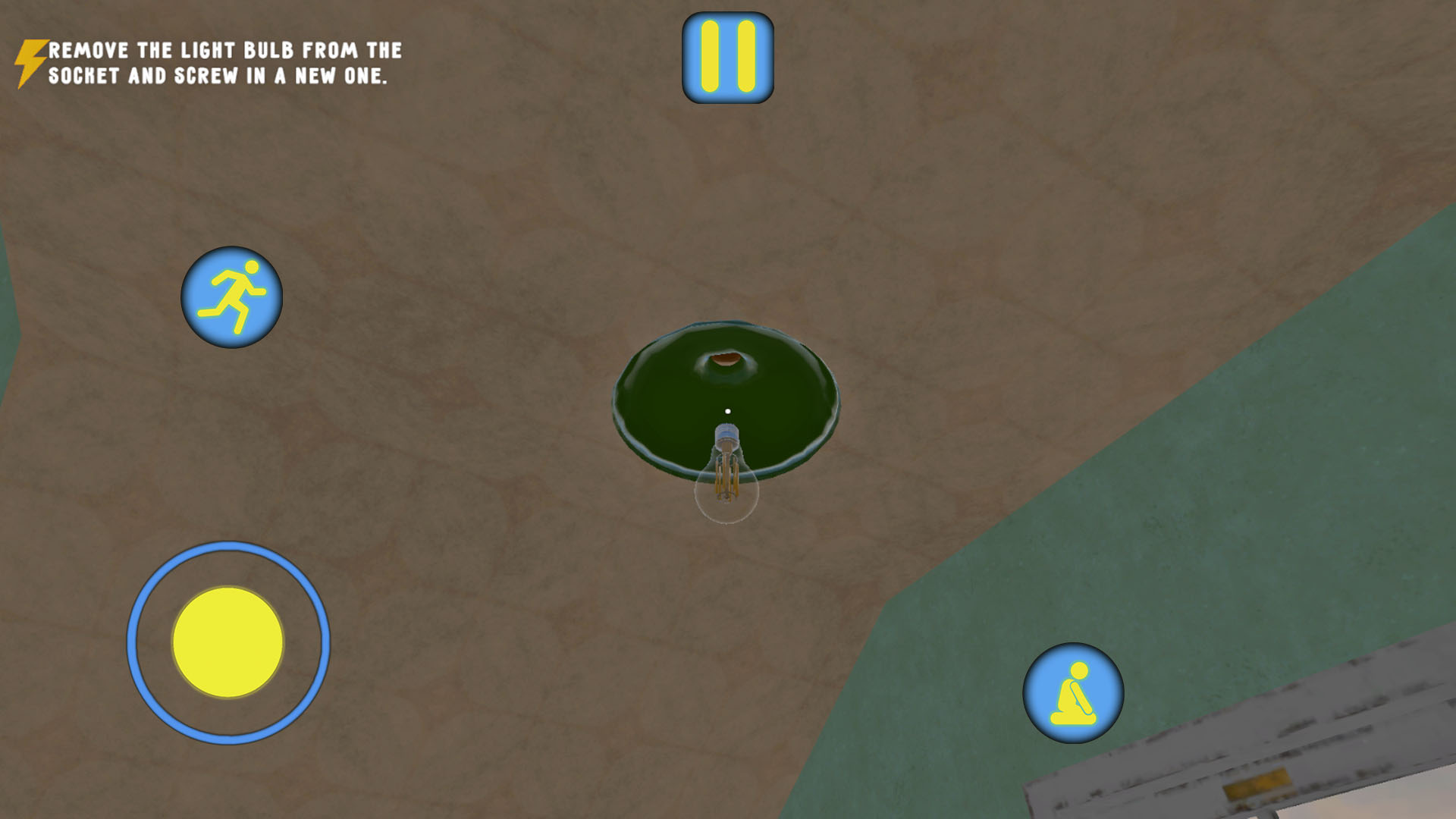Tap the white crosshair dot
1456x819 pixels.
click(729, 409)
